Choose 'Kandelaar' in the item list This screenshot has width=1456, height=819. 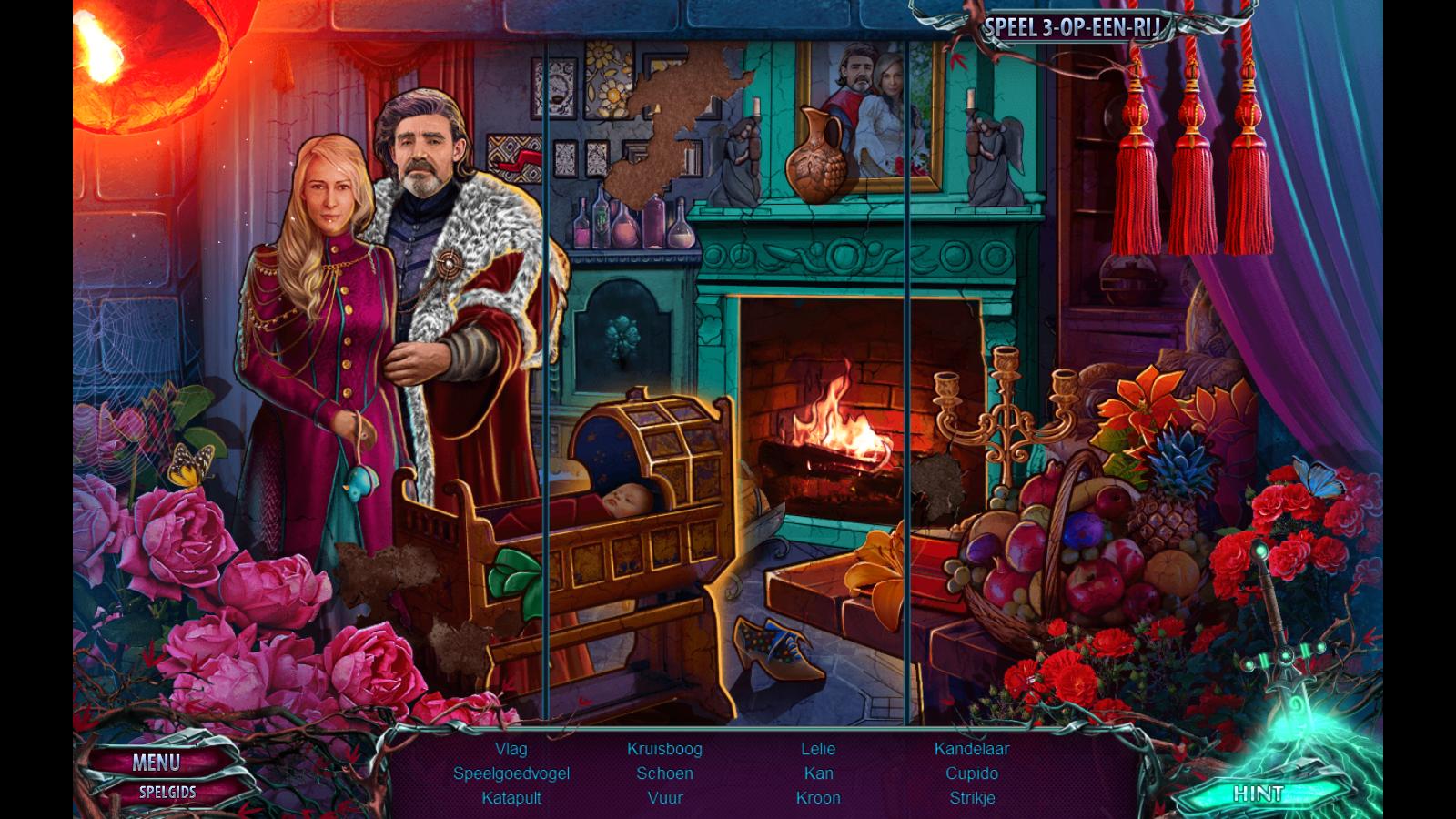972,749
